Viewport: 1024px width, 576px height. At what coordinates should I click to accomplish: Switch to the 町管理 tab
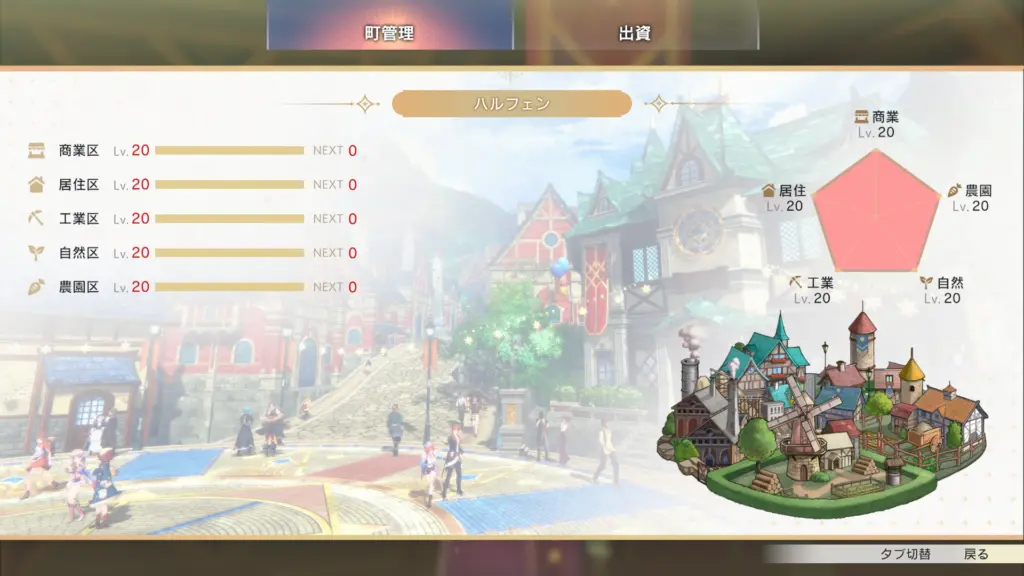389,33
